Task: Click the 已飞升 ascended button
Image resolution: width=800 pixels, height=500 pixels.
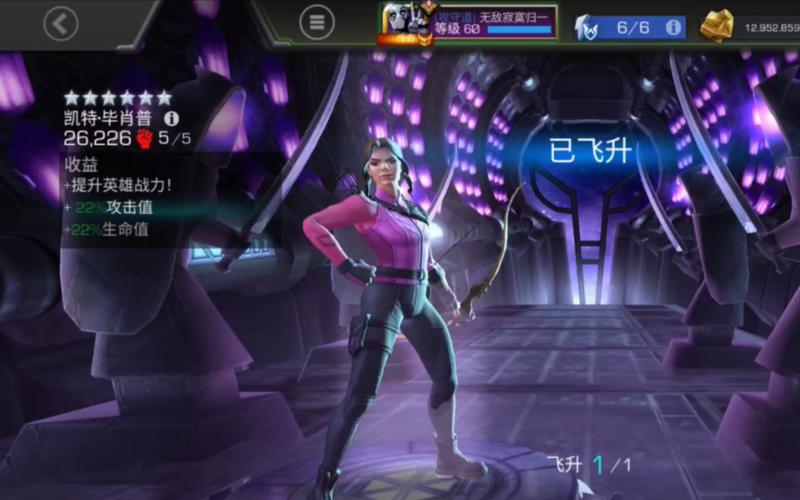Action: (591, 152)
